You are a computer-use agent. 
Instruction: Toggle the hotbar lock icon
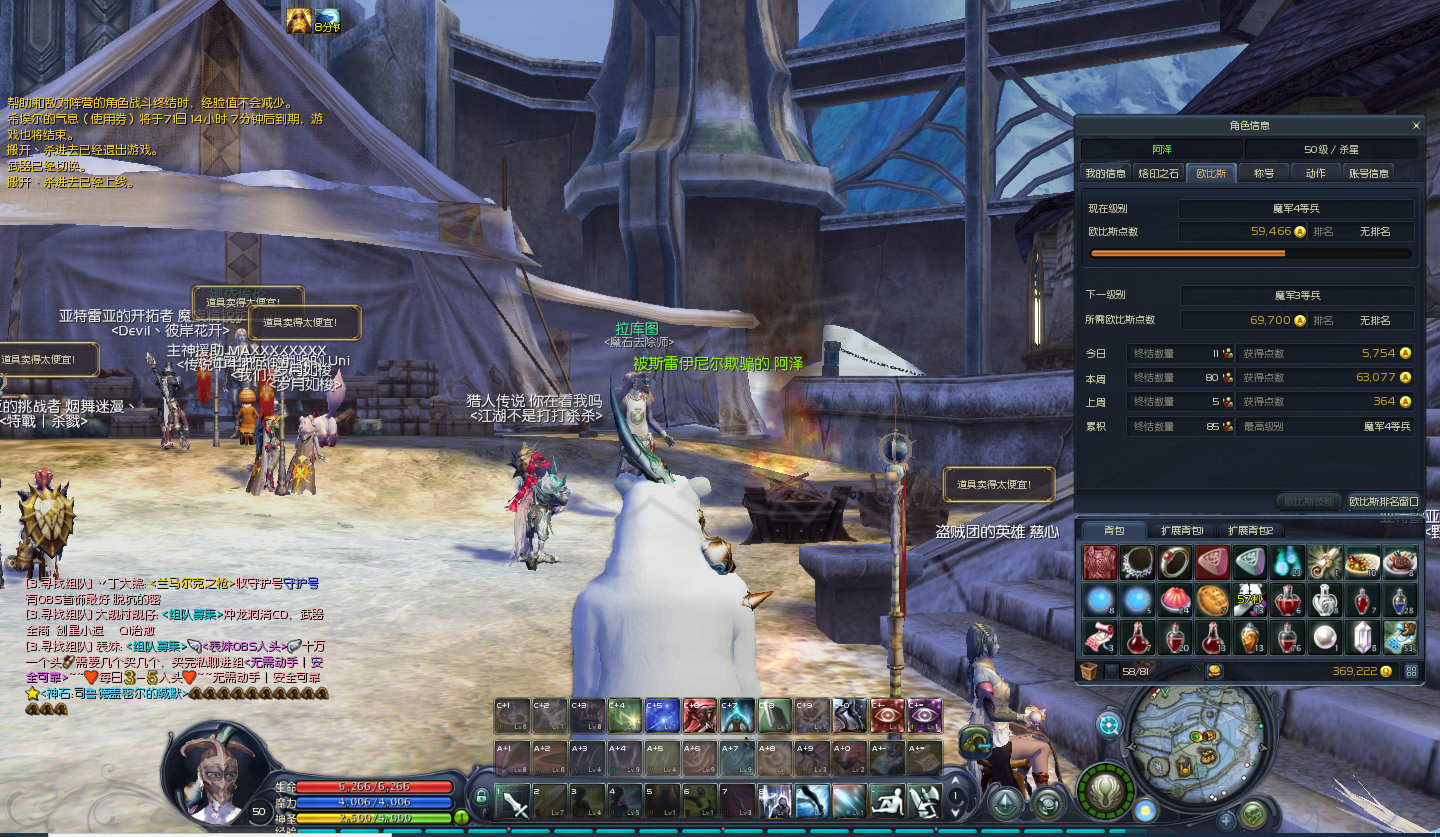[481, 797]
